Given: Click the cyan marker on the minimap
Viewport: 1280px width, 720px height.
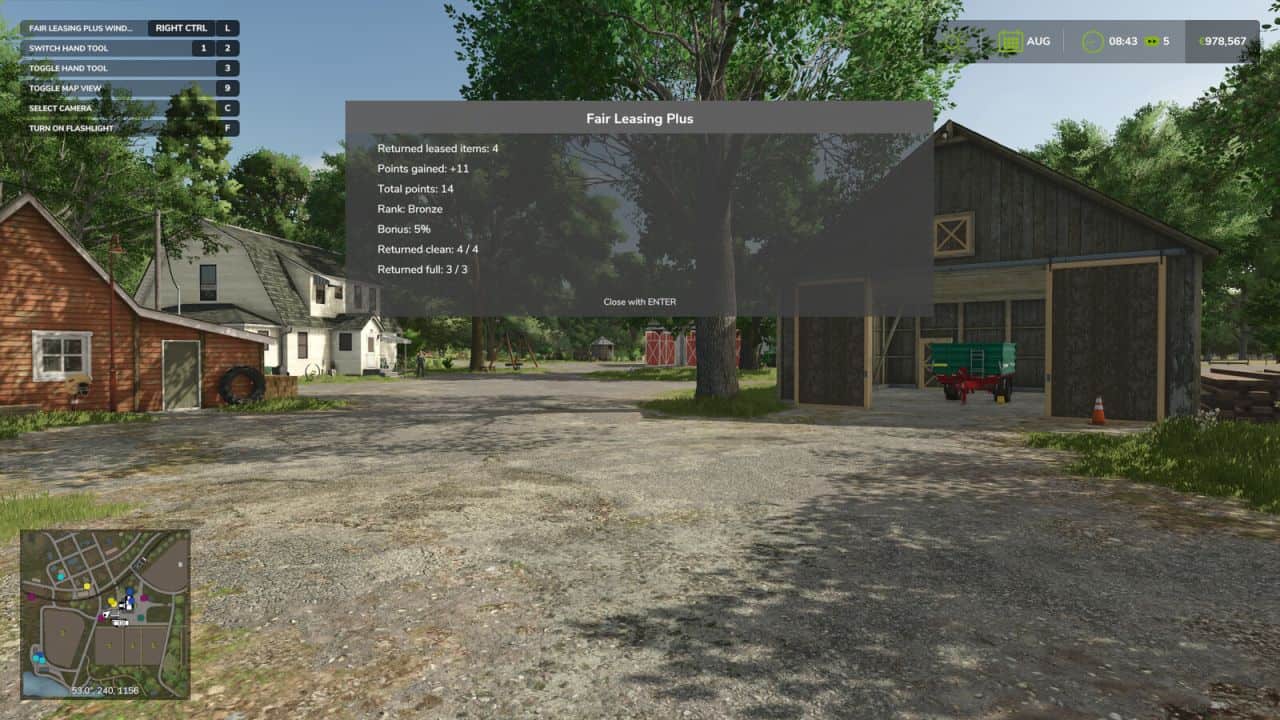Looking at the screenshot, I should click(61, 576).
